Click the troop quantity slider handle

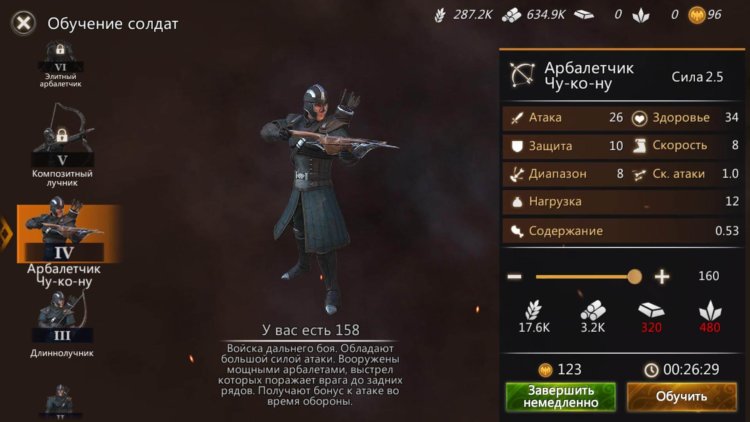pos(634,277)
